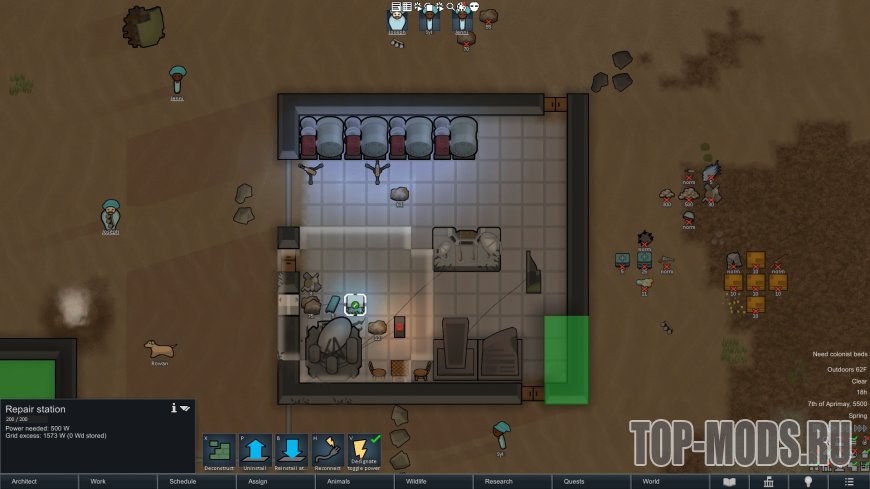The image size is (870, 489).
Task: Open the lightbulb learning helper
Action: coord(807,481)
